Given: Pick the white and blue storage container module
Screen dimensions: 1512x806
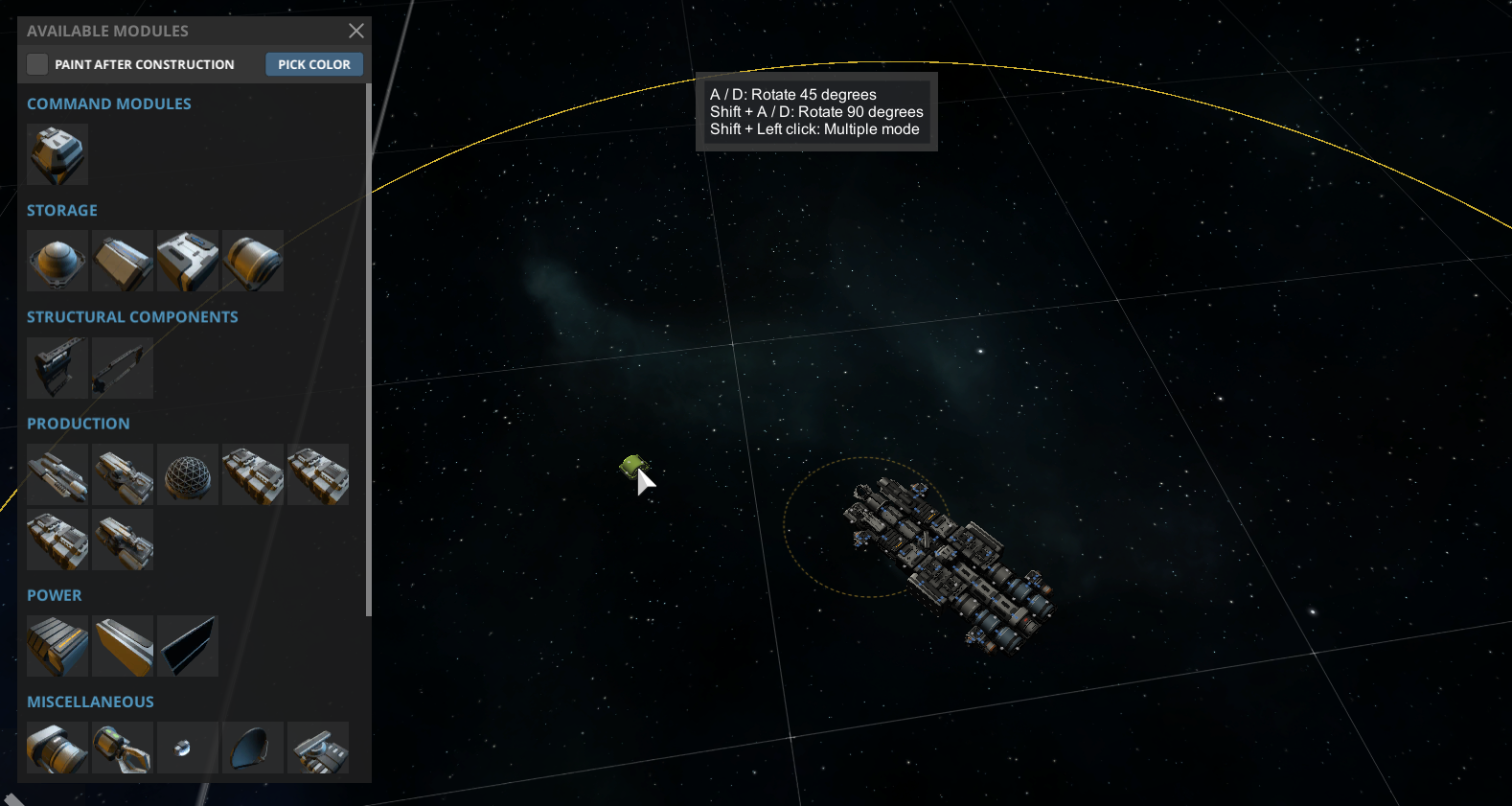Looking at the screenshot, I should (188, 261).
